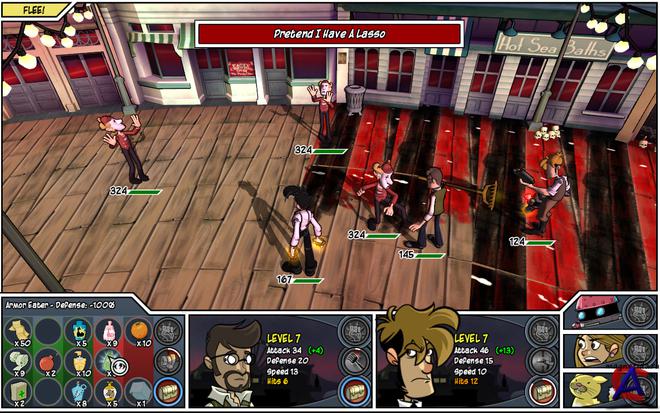This screenshot has height=413, width=660.
Task: Choose the gray stone item slot
Action: (x=141, y=391)
